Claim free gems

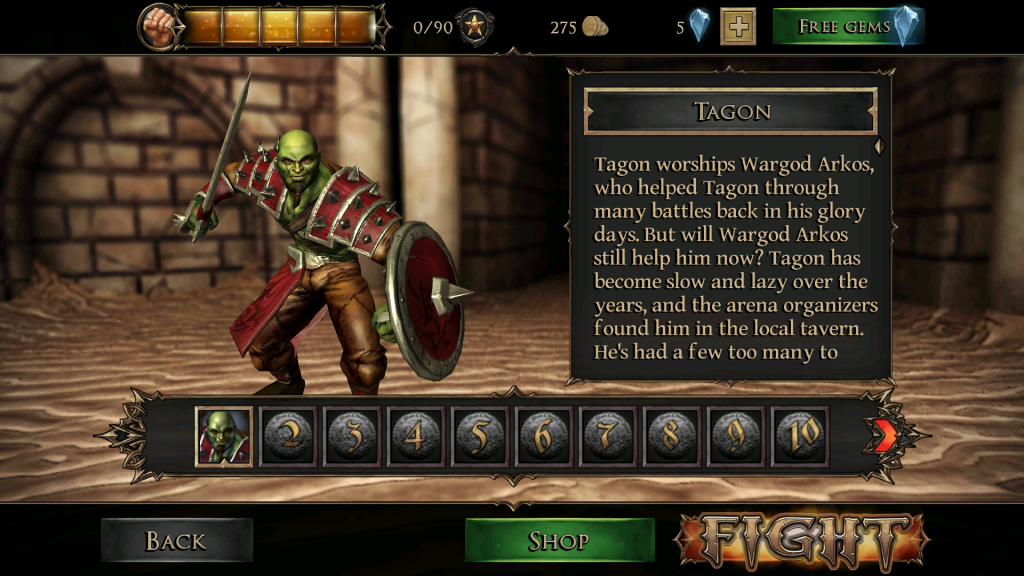848,27
